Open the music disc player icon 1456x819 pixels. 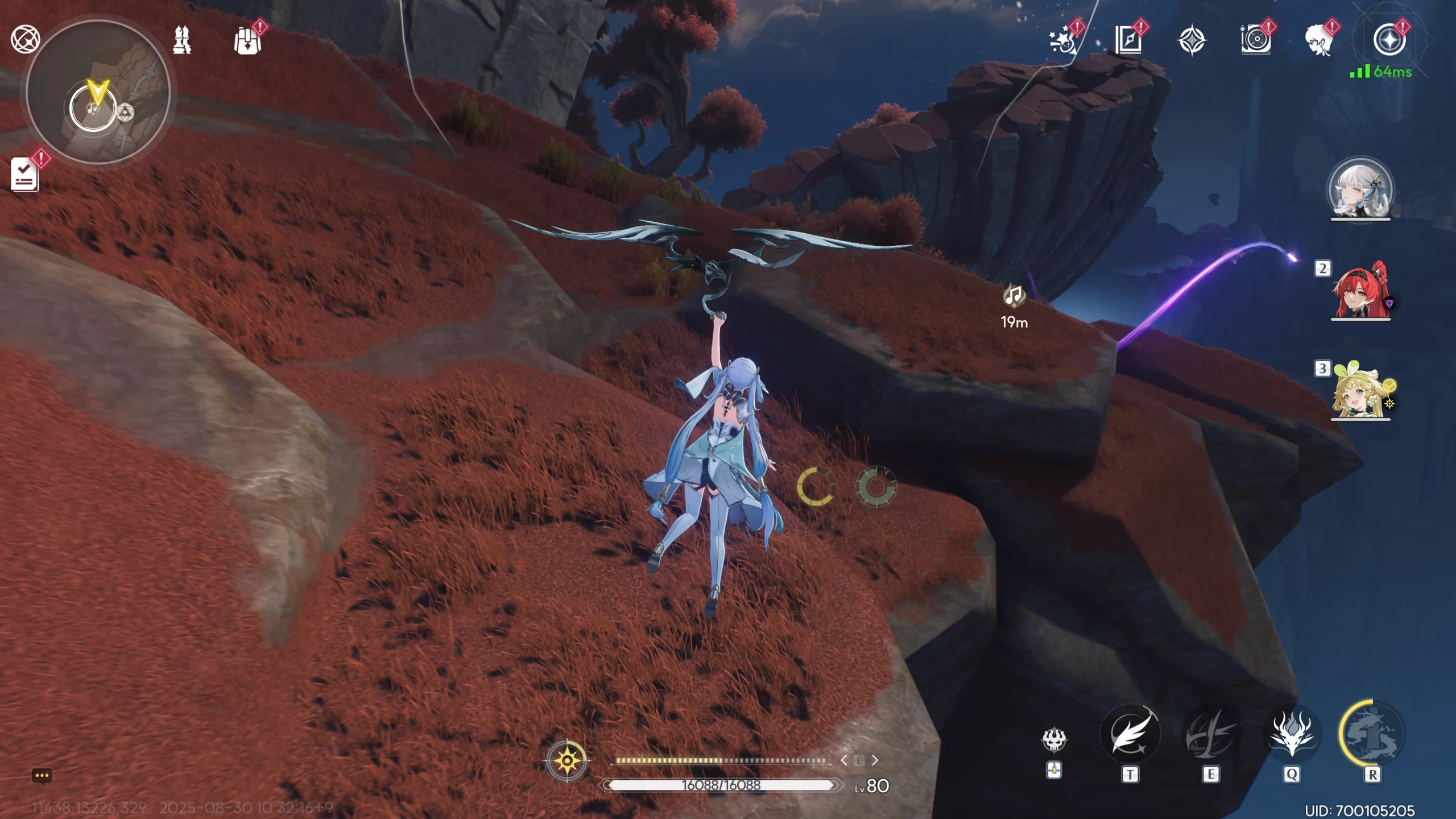pos(1255,40)
